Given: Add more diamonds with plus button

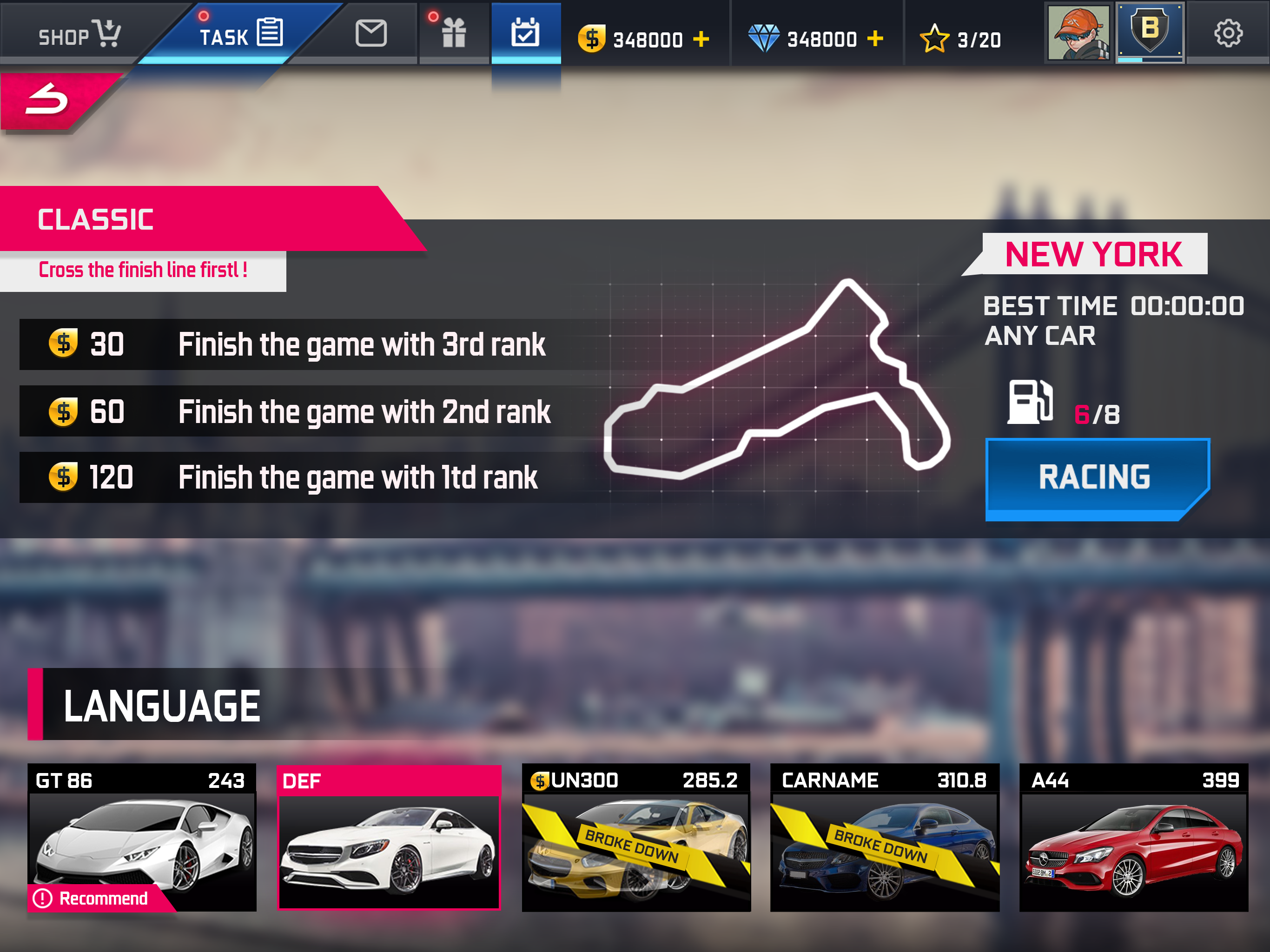Looking at the screenshot, I should tap(875, 39).
